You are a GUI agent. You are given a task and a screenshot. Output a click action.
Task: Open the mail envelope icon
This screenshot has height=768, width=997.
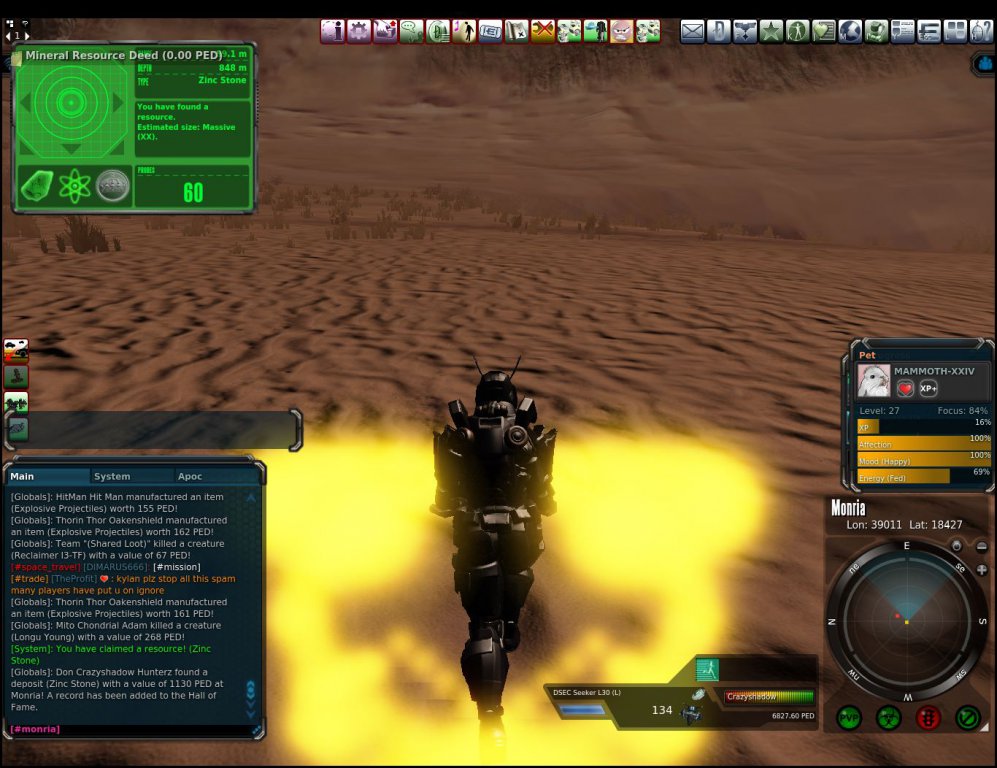pyautogui.click(x=692, y=32)
